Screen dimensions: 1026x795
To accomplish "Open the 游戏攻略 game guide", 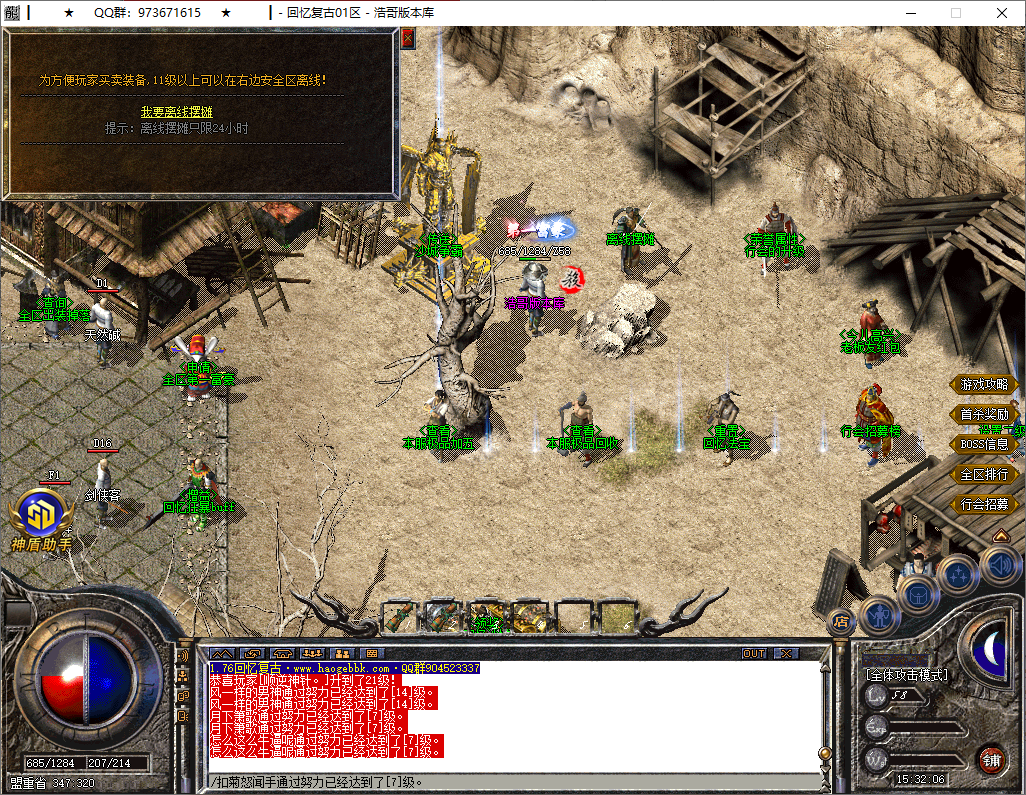I will [x=984, y=385].
